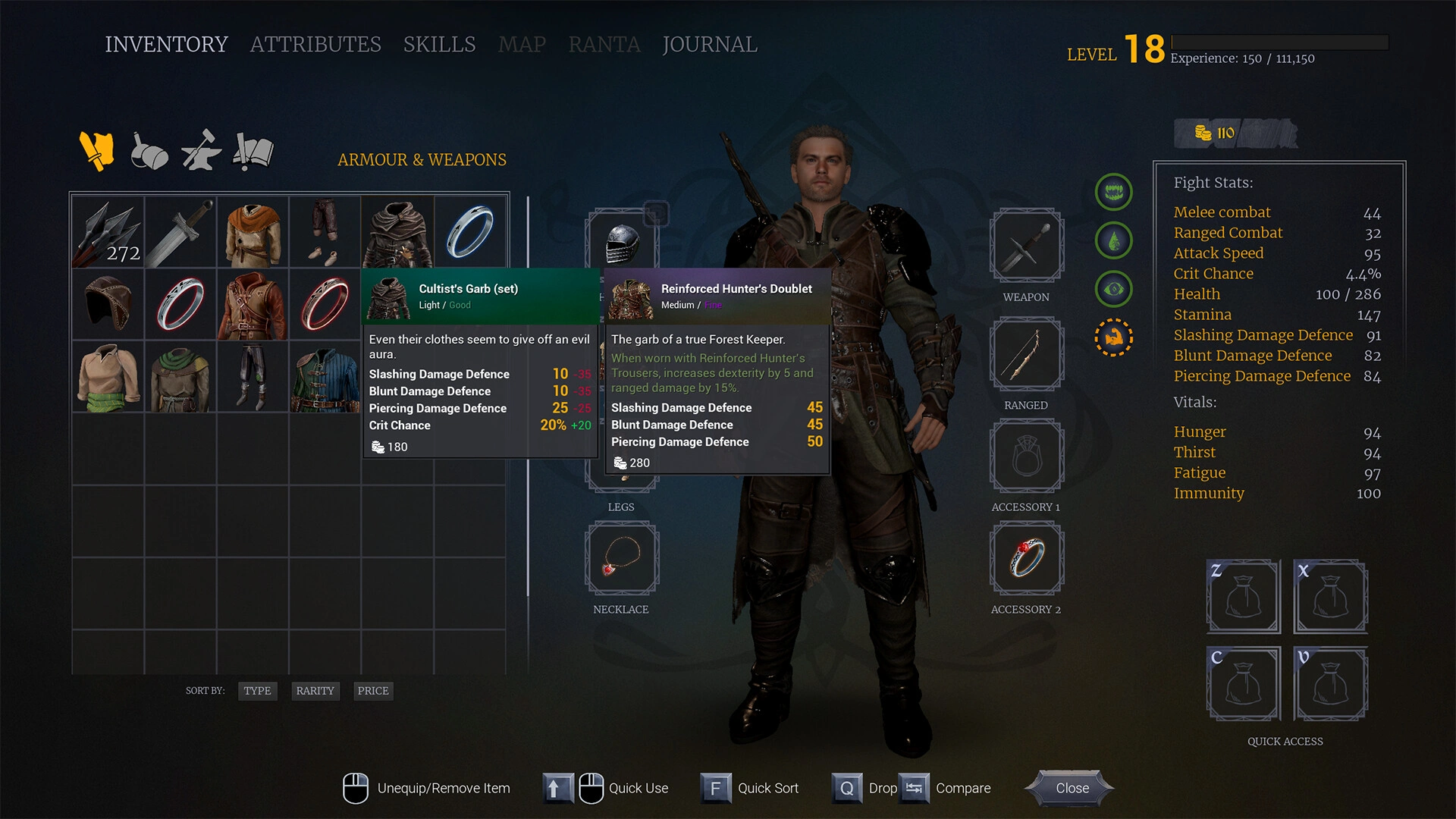The image size is (1456, 819).
Task: Click the experience progress bar
Action: 1278,43
